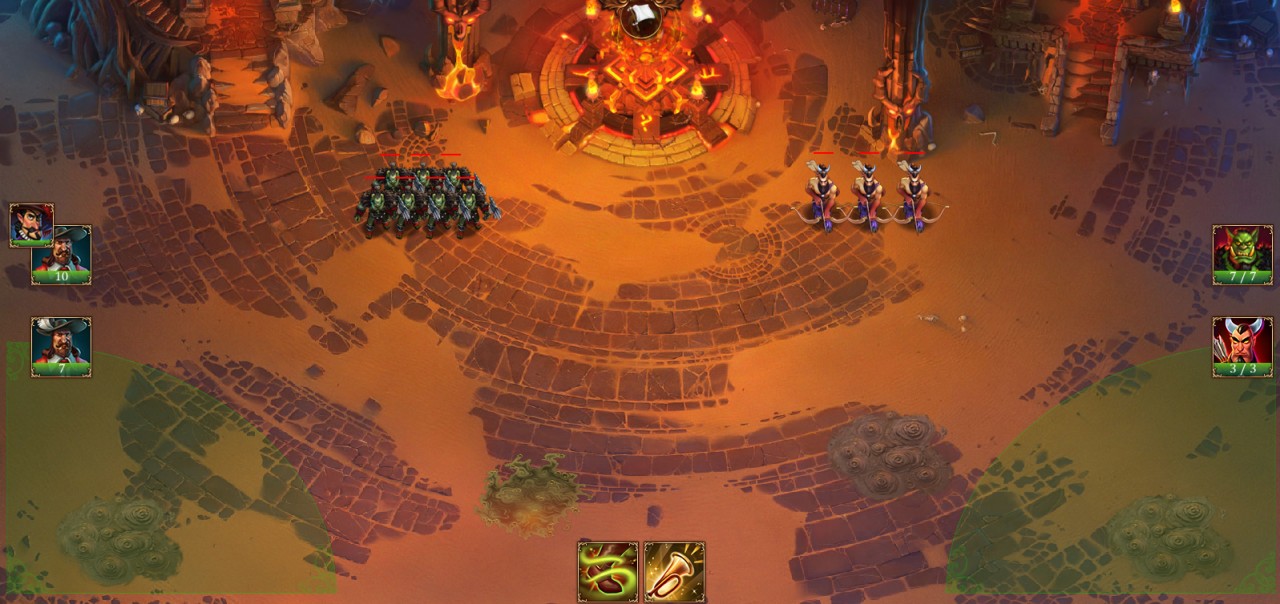This screenshot has height=604, width=1280.
Task: Choose the horned demon archer card 3/3
Action: (1242, 346)
